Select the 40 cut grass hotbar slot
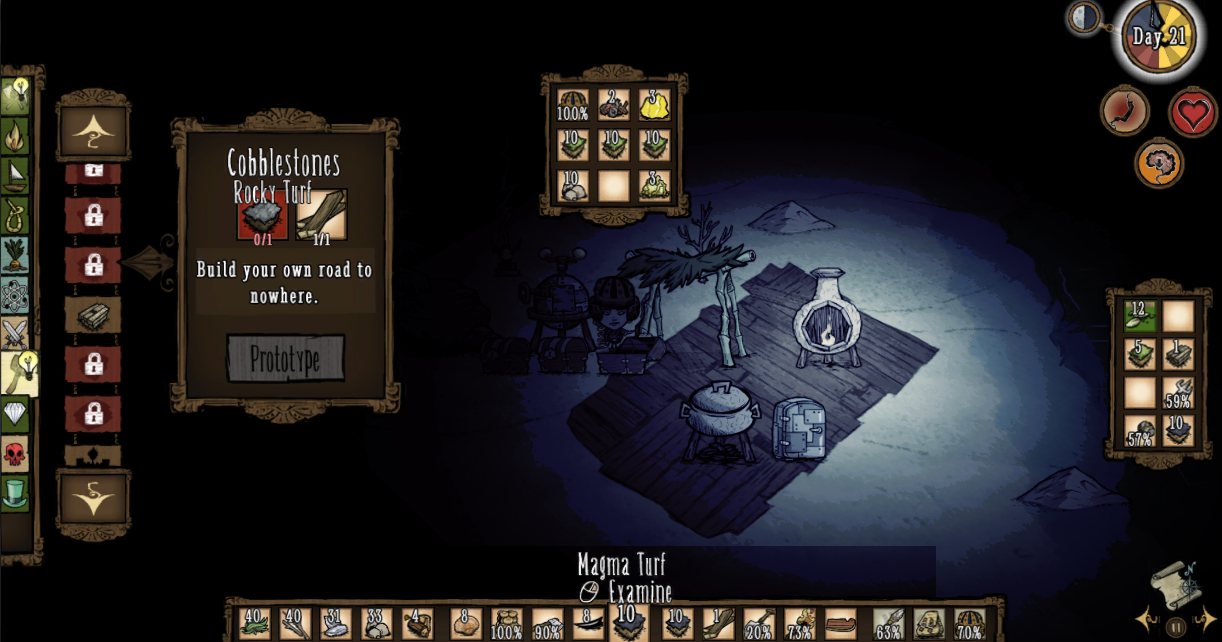The width and height of the screenshot is (1222, 642). 255,624
